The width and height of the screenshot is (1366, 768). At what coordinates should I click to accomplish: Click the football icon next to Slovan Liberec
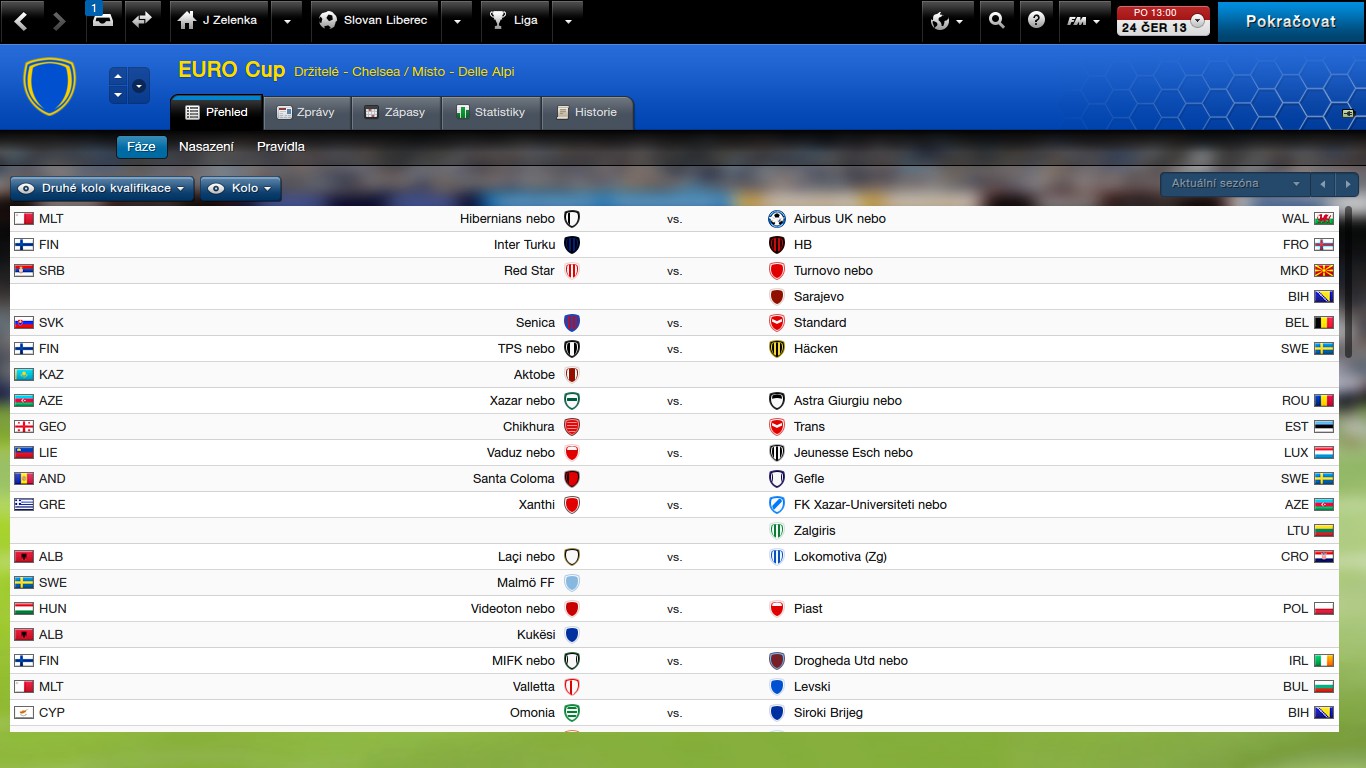pyautogui.click(x=327, y=20)
